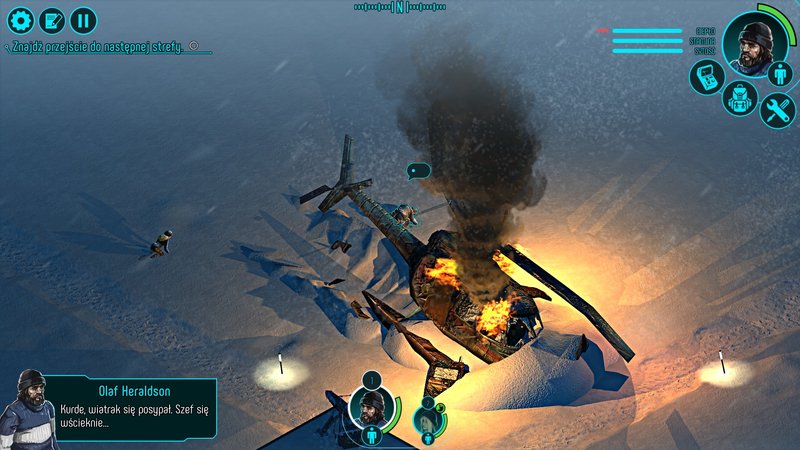Open the handheld scanner device
800x450 pixels.
pos(705,79)
